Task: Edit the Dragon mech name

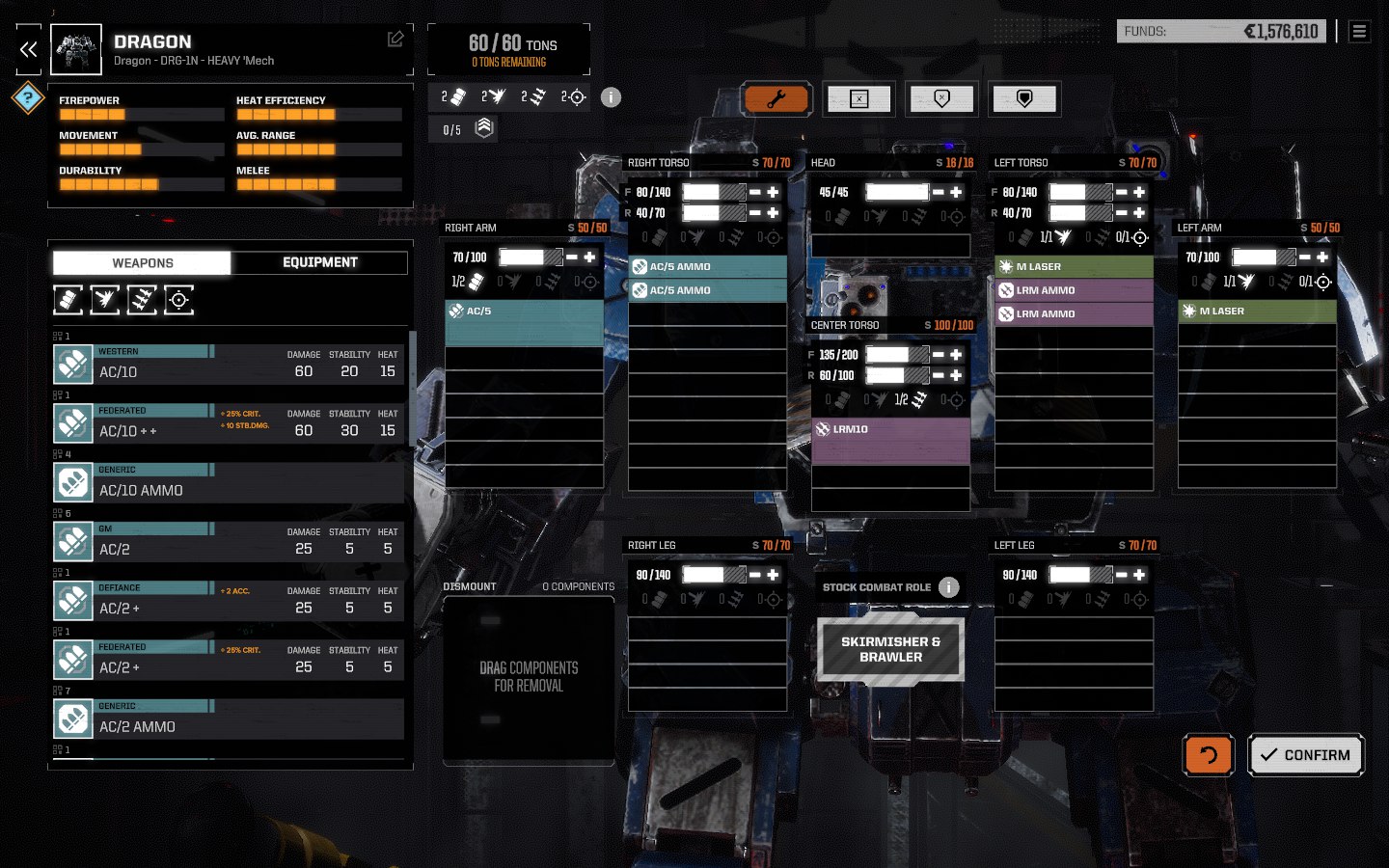Action: tap(395, 39)
